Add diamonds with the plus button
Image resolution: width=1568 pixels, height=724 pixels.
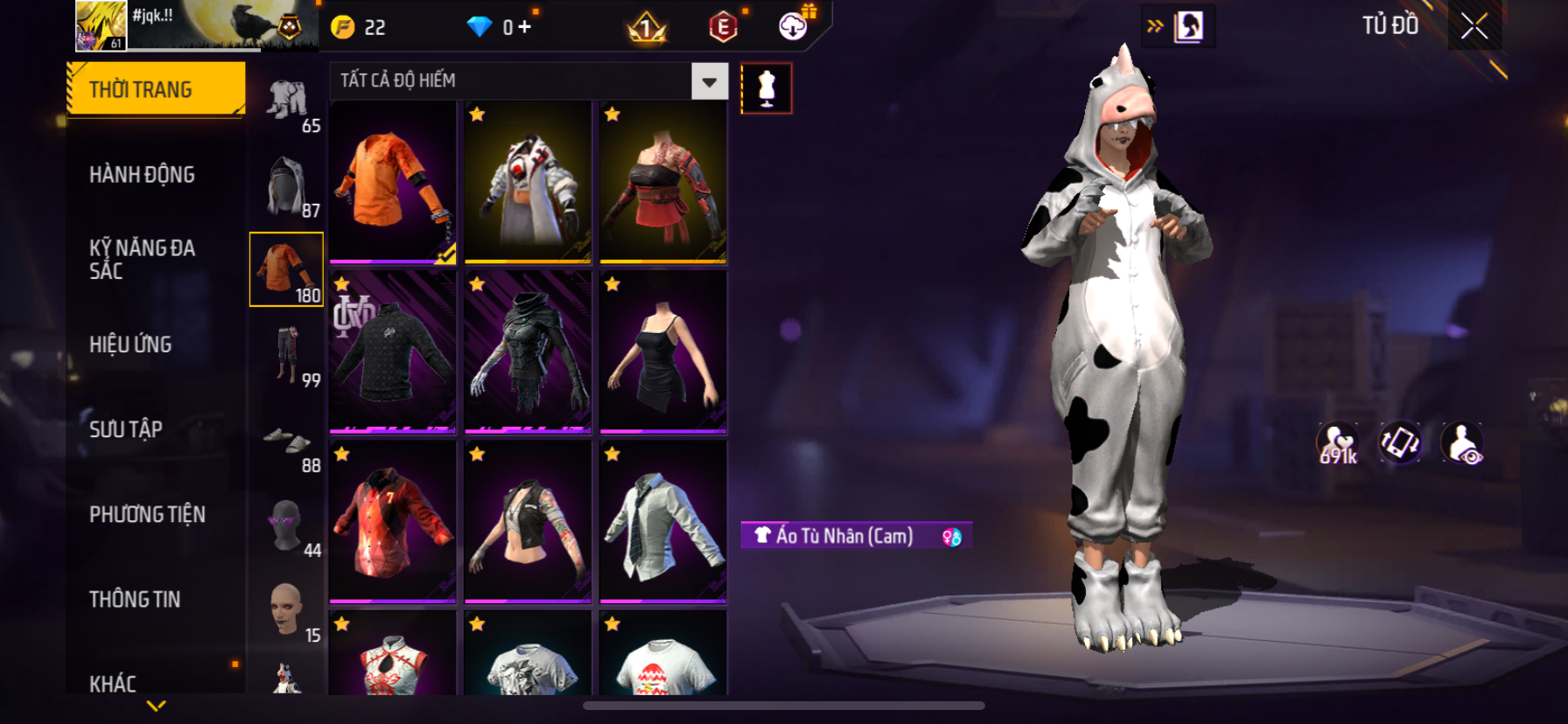[x=525, y=27]
